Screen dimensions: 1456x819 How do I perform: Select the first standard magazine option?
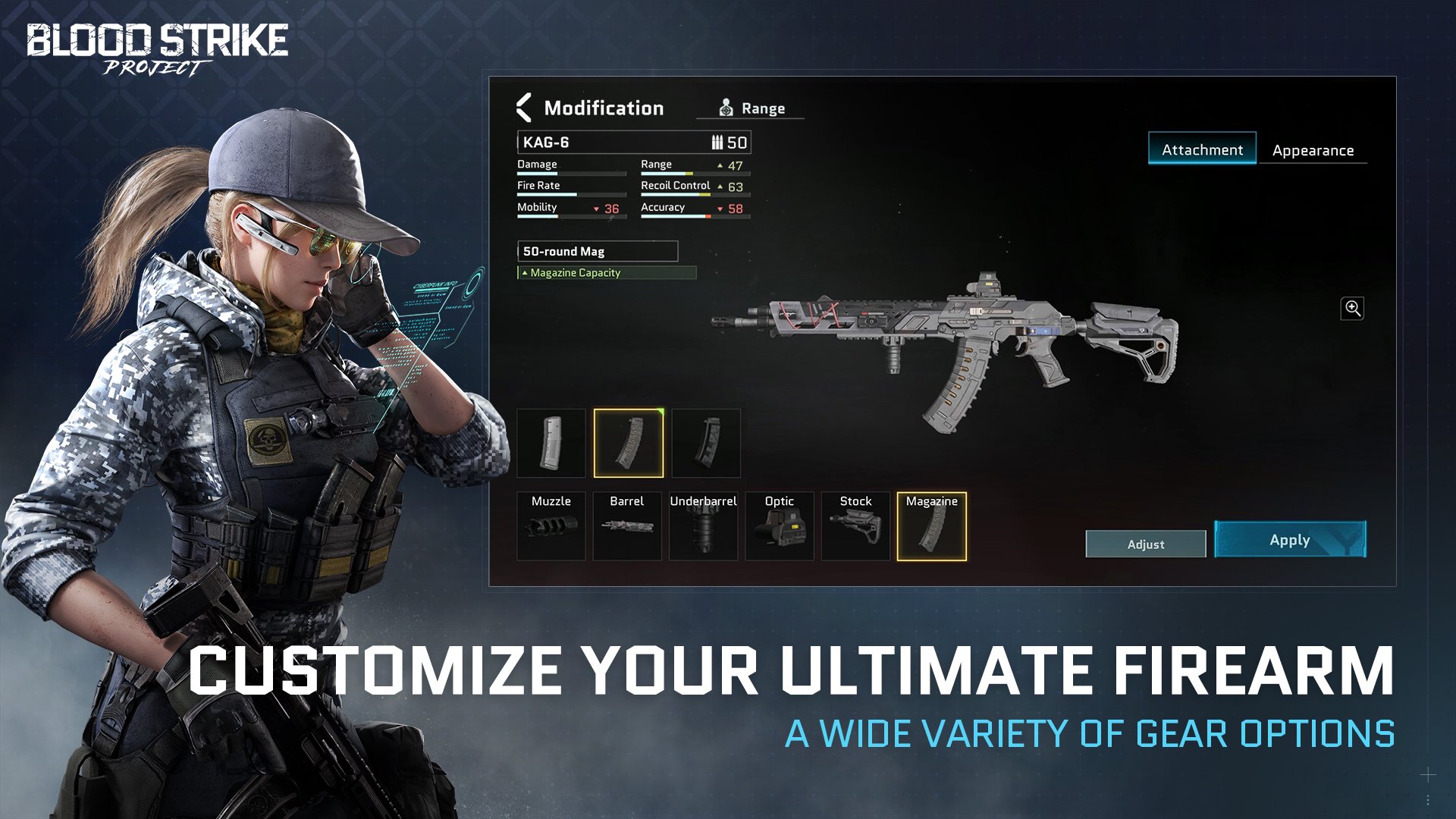551,444
